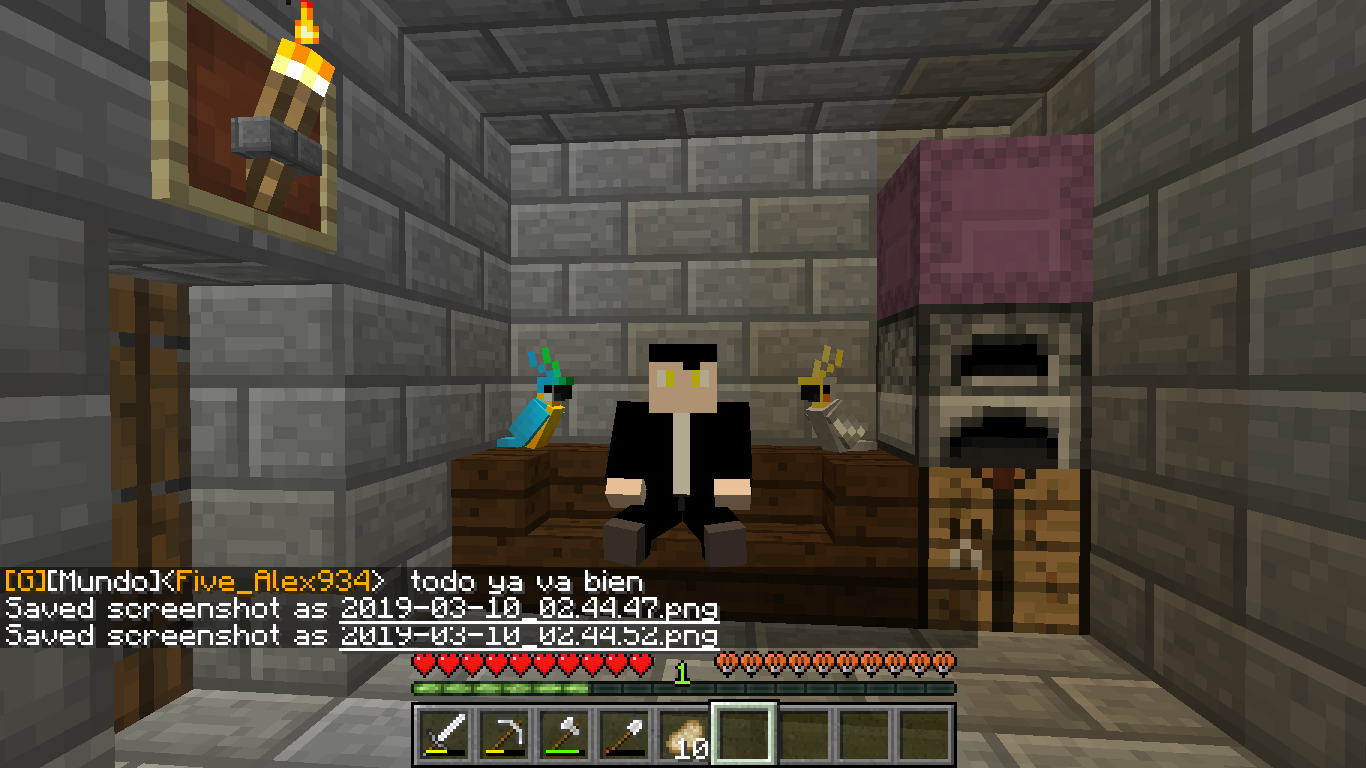Open the 2019-03-10_02.44.52.png screenshot link
This screenshot has height=768, width=1366.
528,635
